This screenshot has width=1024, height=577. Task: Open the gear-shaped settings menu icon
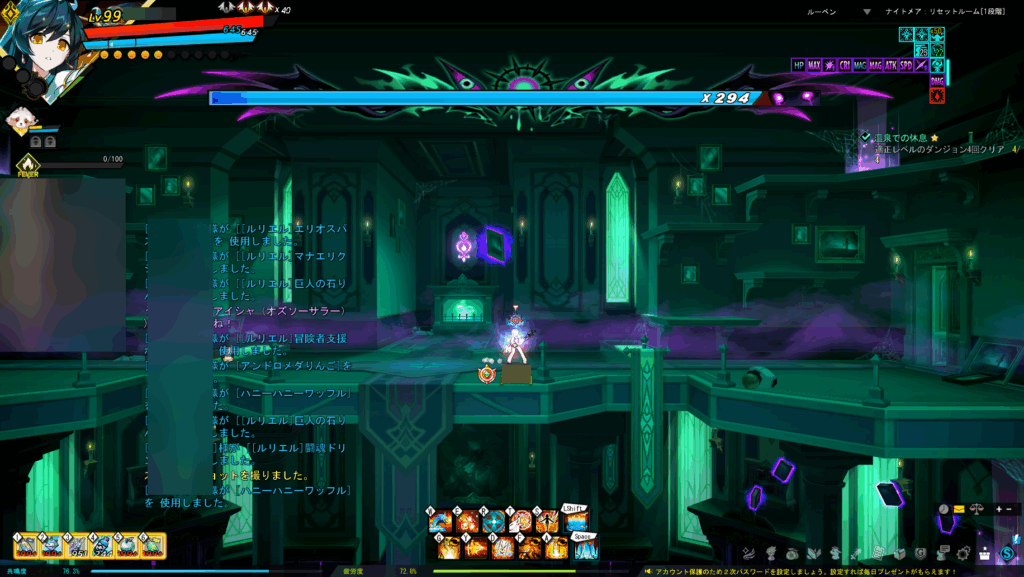pos(964,553)
